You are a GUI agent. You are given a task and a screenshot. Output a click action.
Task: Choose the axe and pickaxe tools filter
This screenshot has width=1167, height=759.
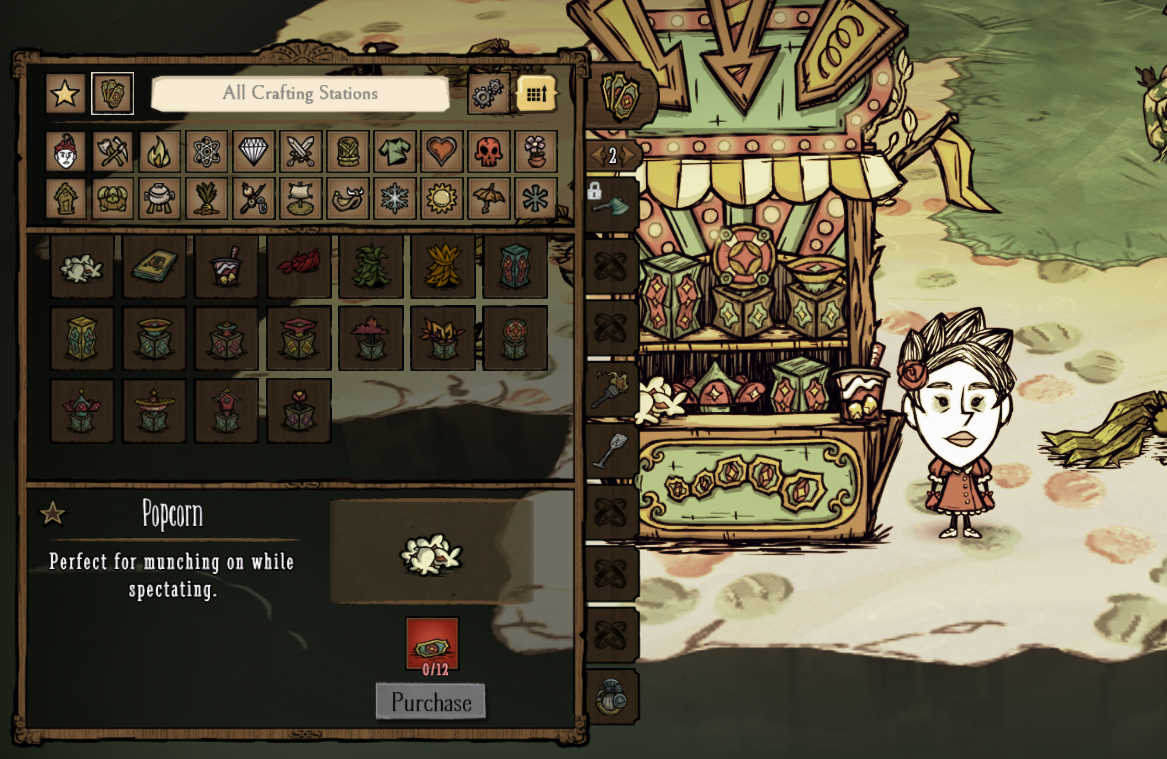point(112,152)
